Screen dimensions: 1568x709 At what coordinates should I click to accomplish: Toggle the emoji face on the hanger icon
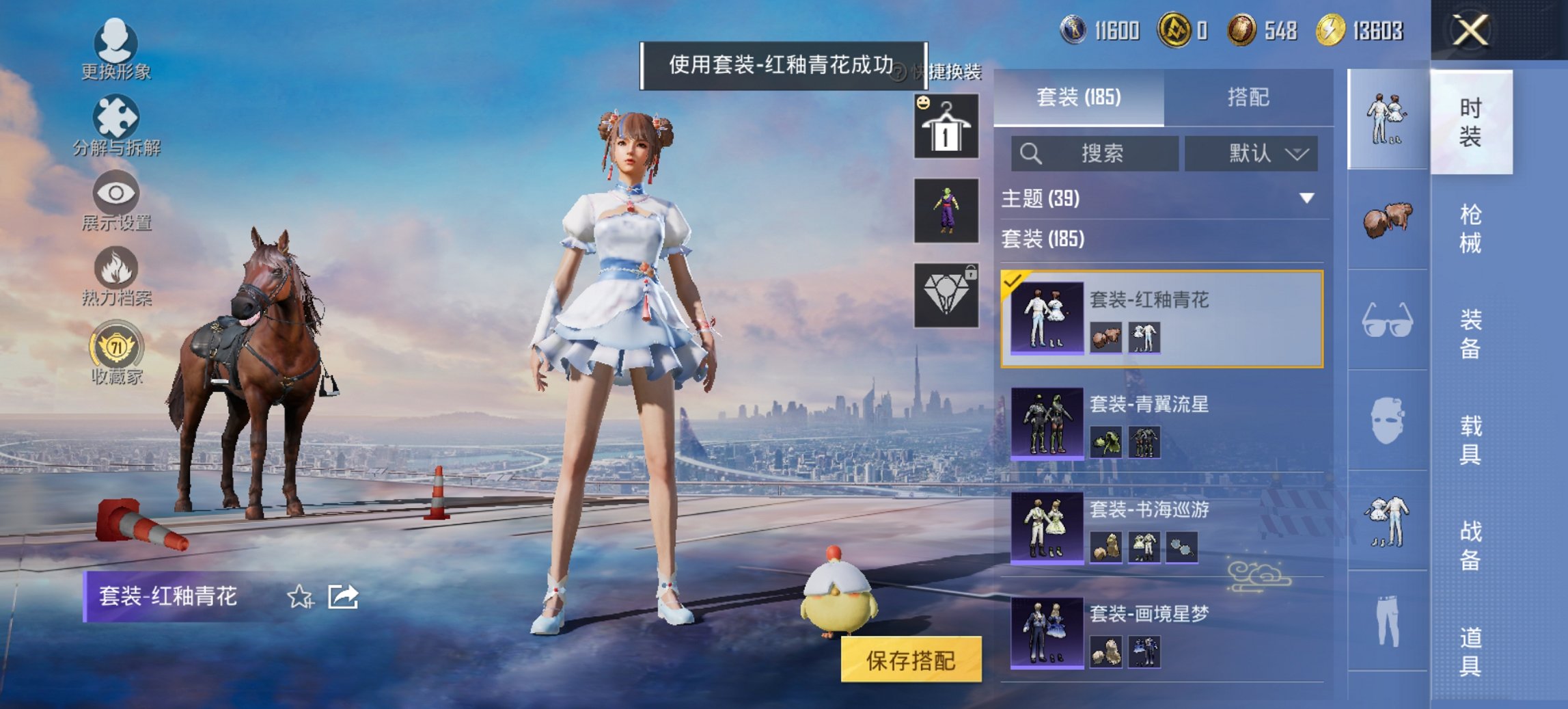point(924,104)
